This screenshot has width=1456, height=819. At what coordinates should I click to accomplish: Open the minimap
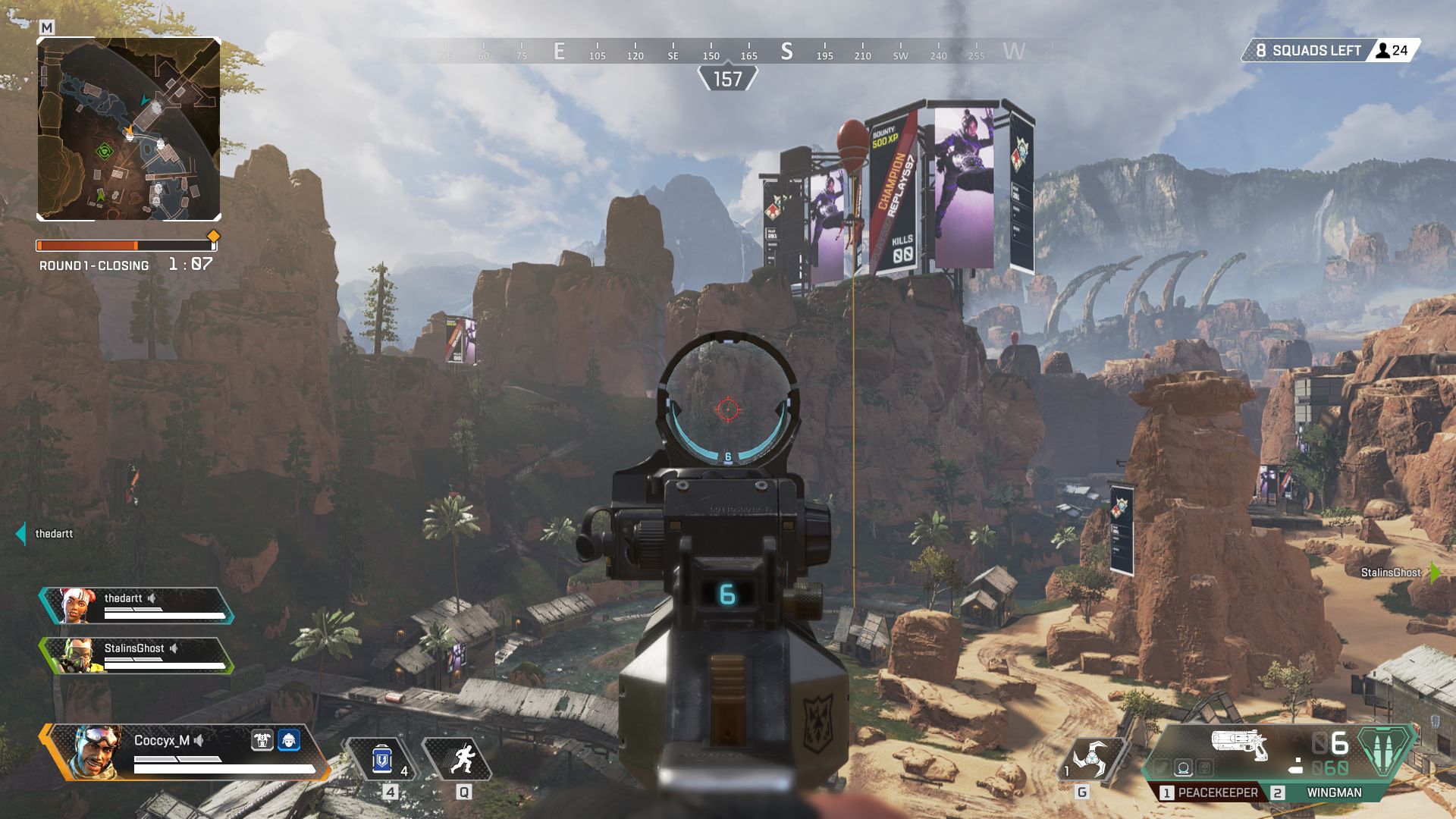coord(129,129)
